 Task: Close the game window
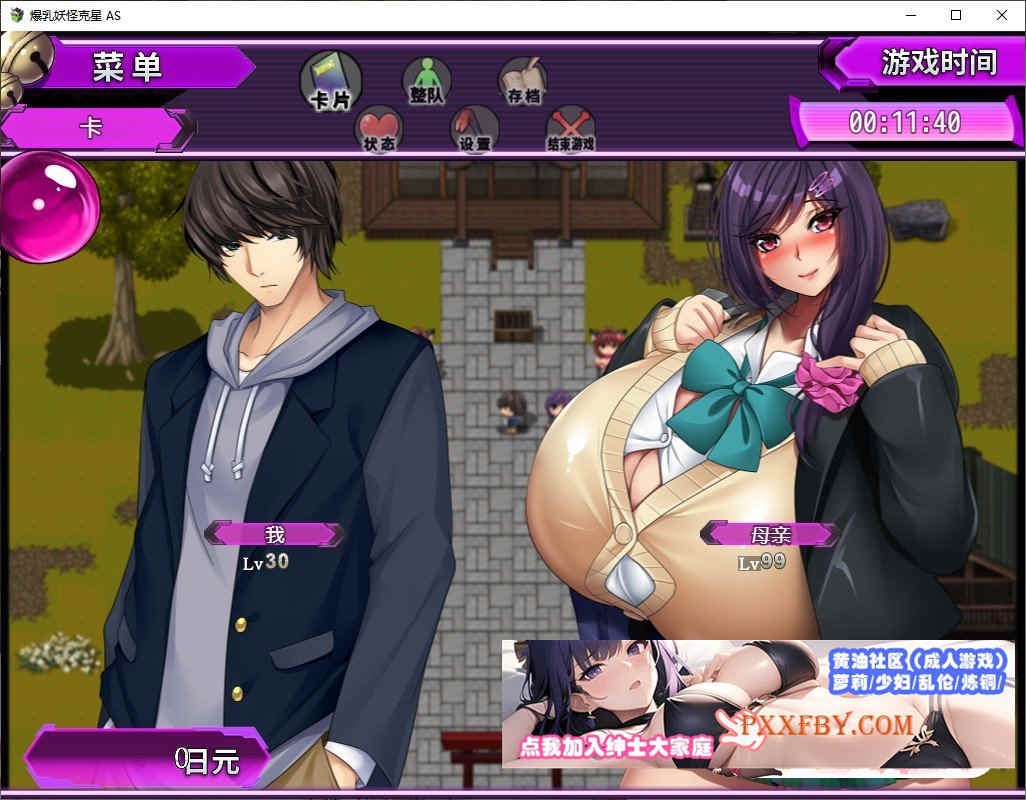point(1002,15)
